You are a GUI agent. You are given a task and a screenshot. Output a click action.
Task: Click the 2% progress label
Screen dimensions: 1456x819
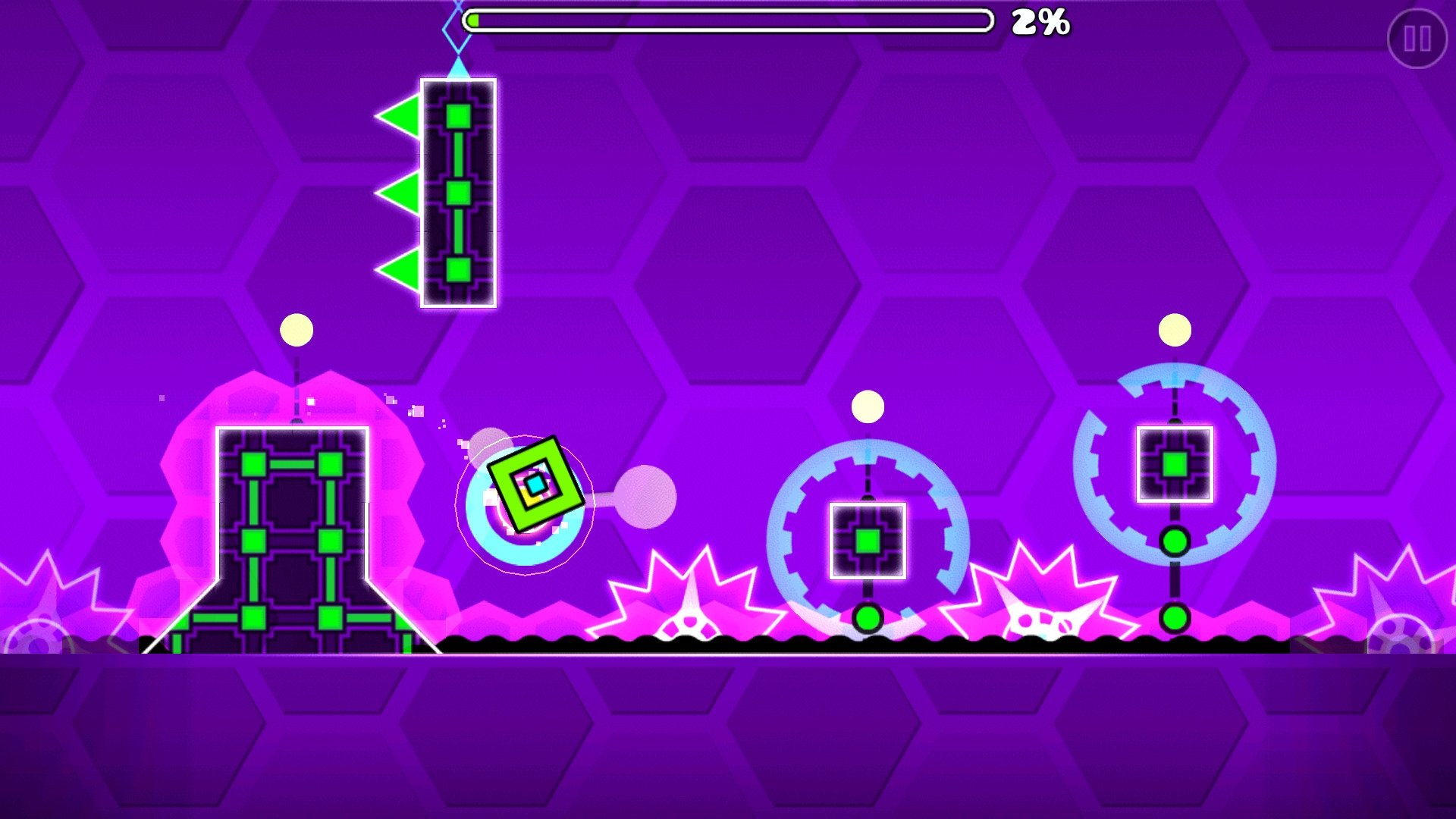pos(1039,23)
